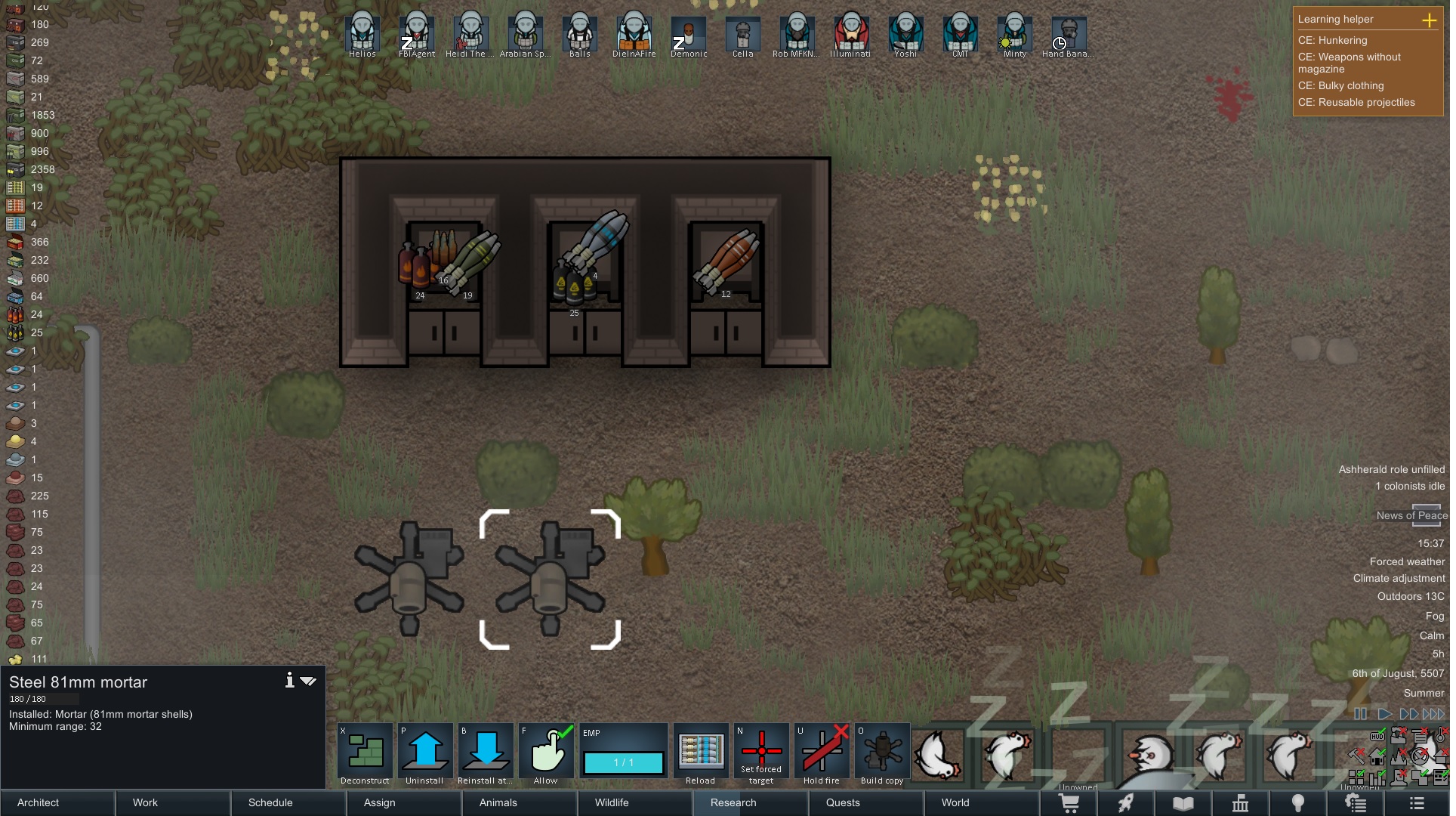Open the mortar info card via the i icon
Image resolution: width=1456 pixels, height=816 pixels.
tap(289, 681)
